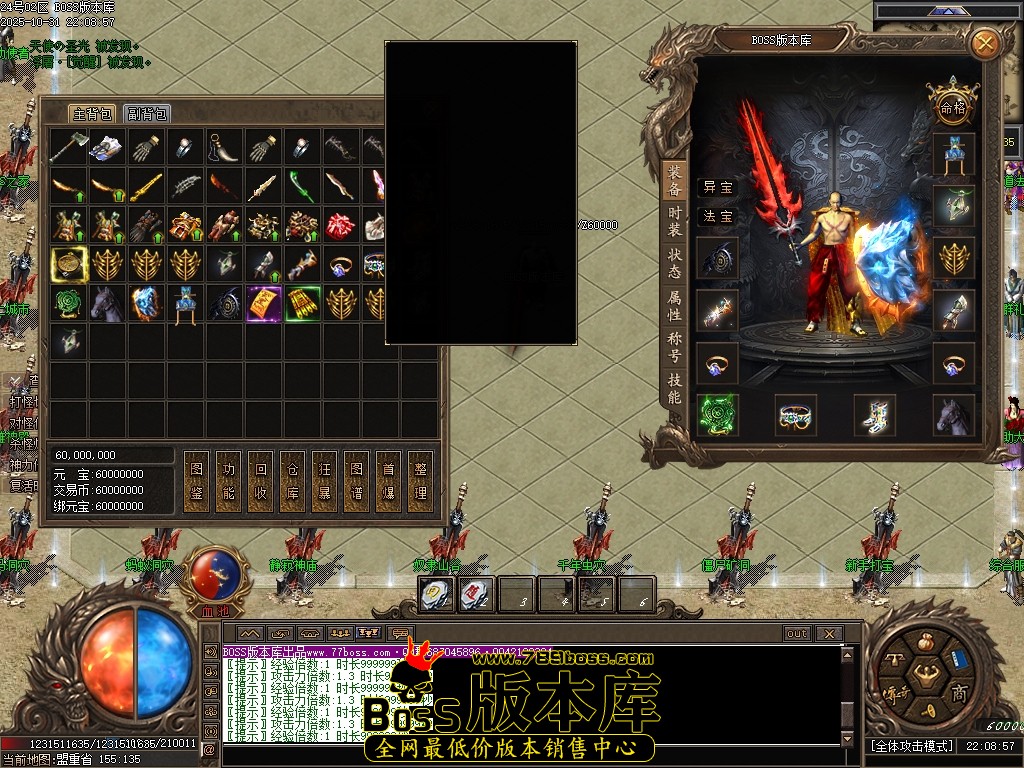The image size is (1024, 768).
Task: Open the 仓库 warehouse button
Action: 293,481
